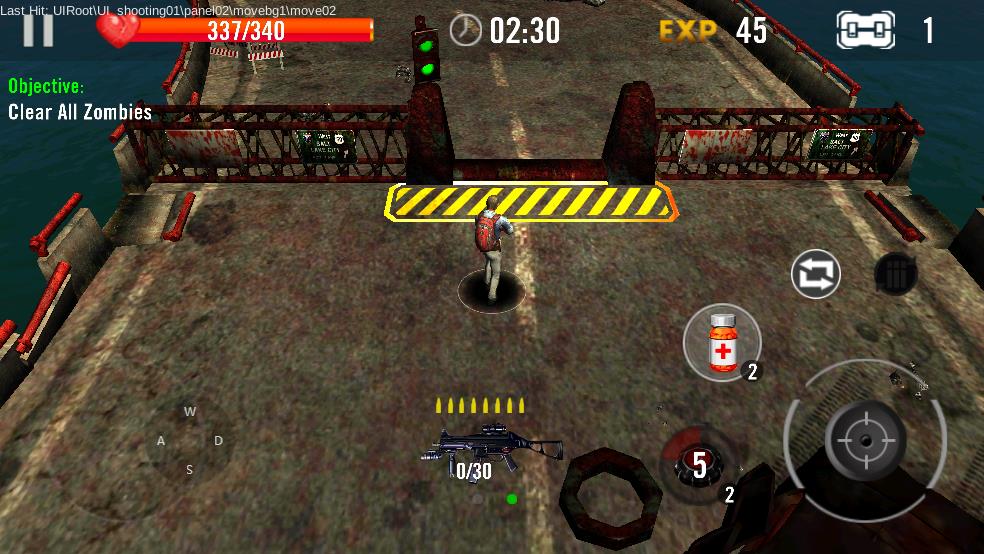Tap the weapon swap arrows button
This screenshot has height=554, width=984.
(815, 274)
